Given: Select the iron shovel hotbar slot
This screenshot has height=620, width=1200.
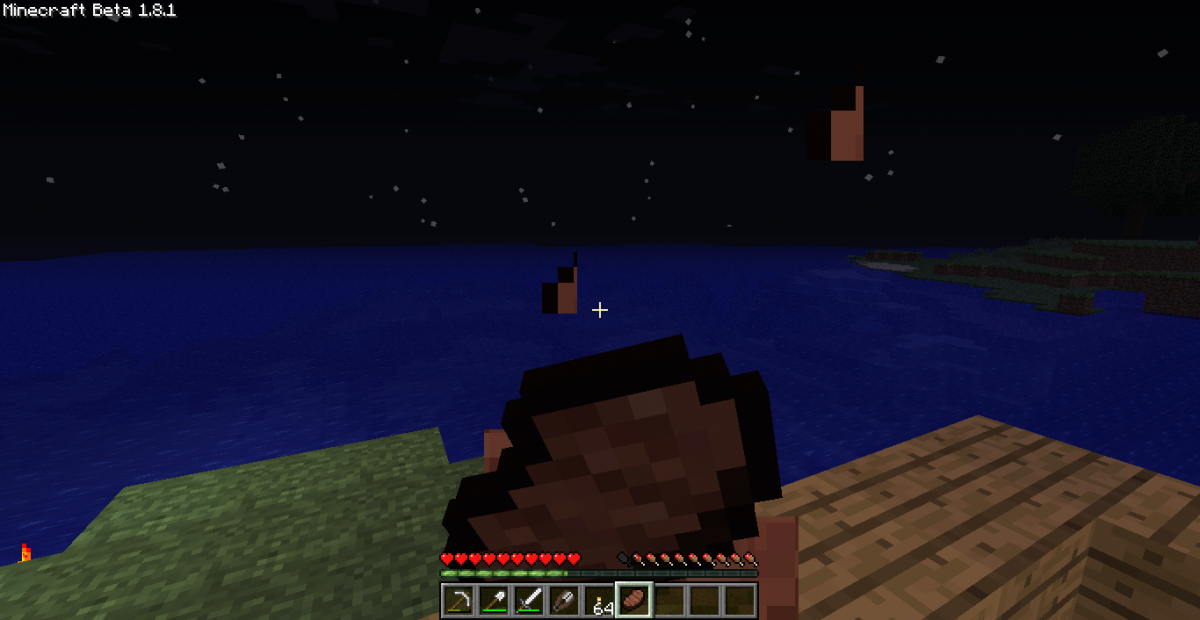Looking at the screenshot, I should tap(494, 601).
